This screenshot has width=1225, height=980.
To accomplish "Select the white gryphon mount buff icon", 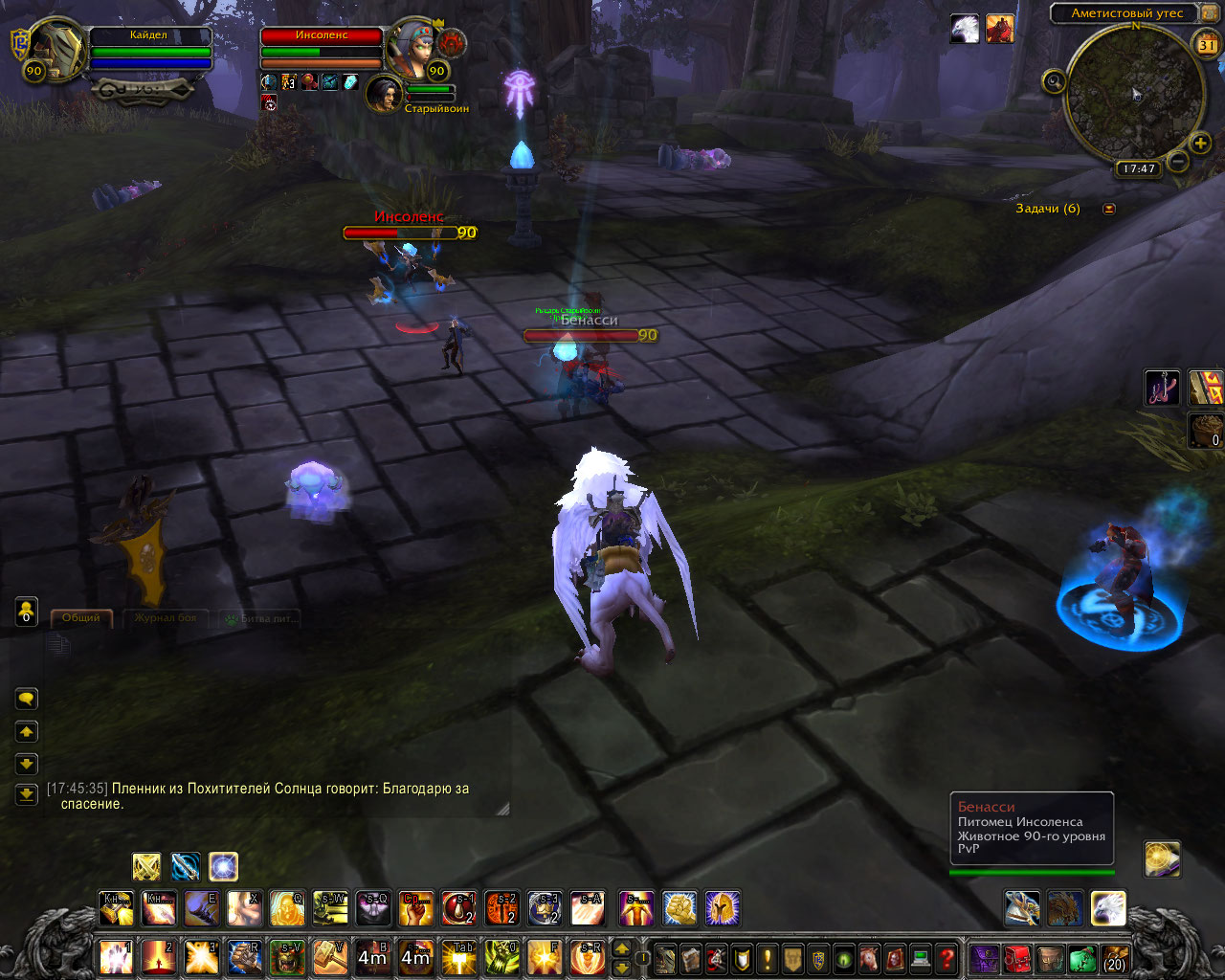I will tap(964, 29).
